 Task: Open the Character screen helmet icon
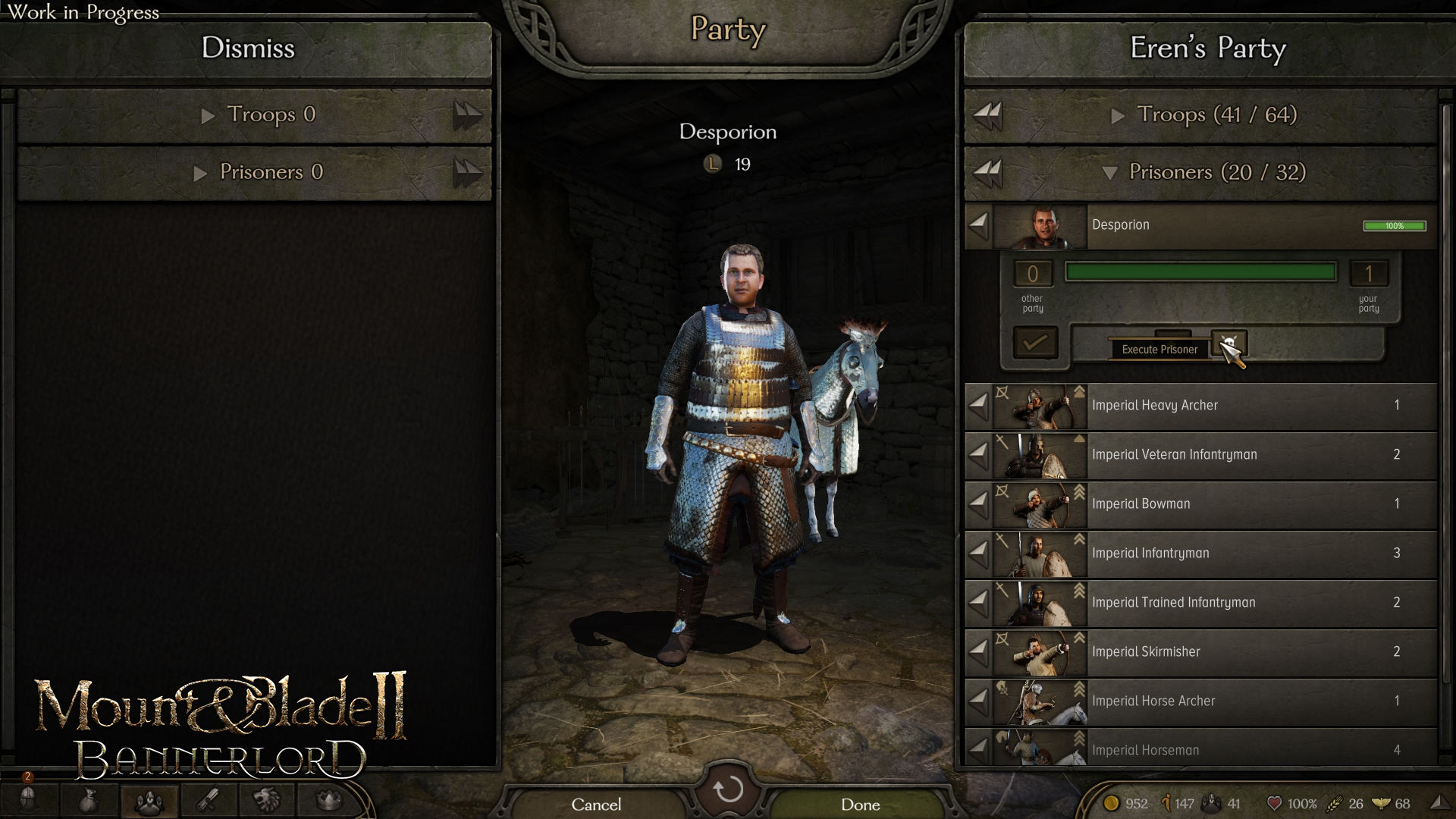pos(28,802)
